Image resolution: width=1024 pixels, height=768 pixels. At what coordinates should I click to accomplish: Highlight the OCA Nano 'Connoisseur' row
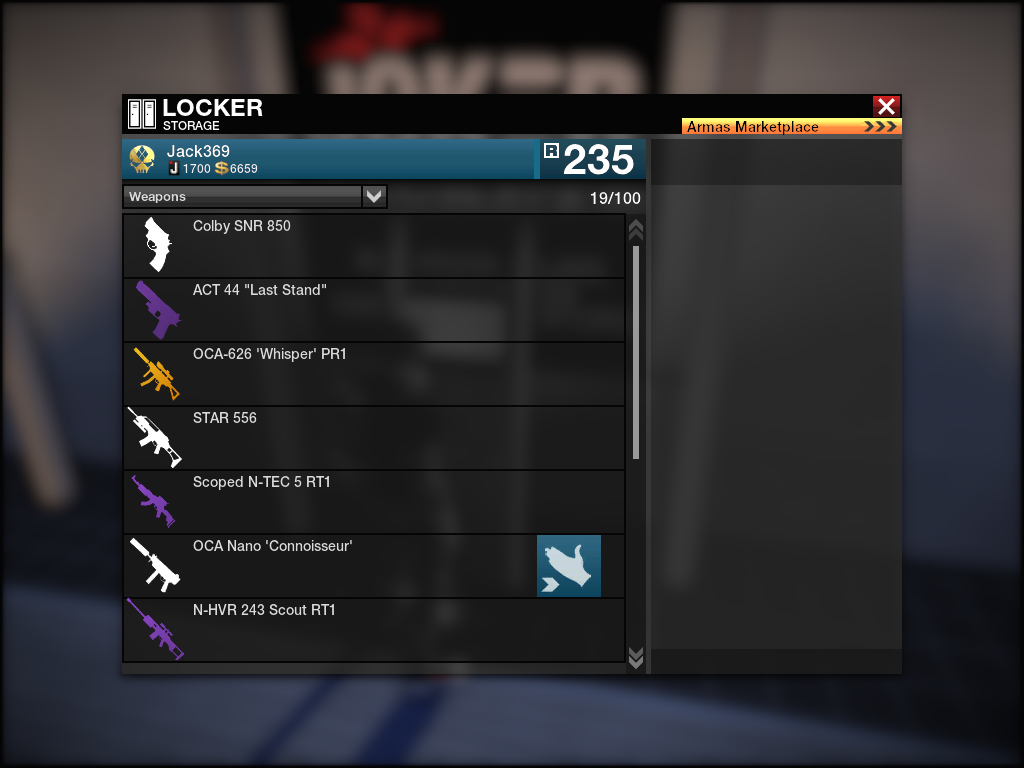pos(330,566)
